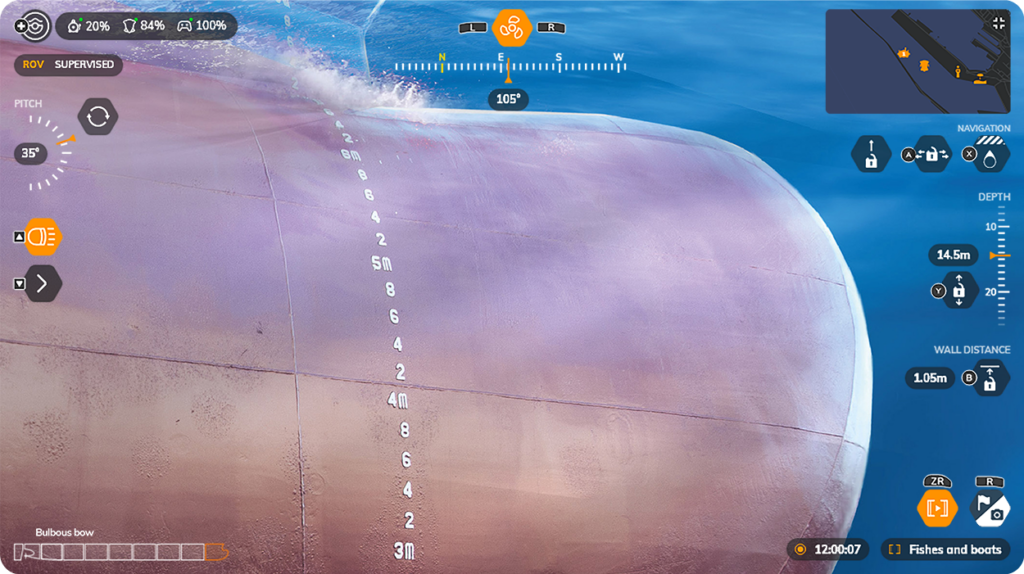This screenshot has height=574, width=1024.
Task: Expand the arrow chevron hexagon below headlight
Action: pos(42,283)
